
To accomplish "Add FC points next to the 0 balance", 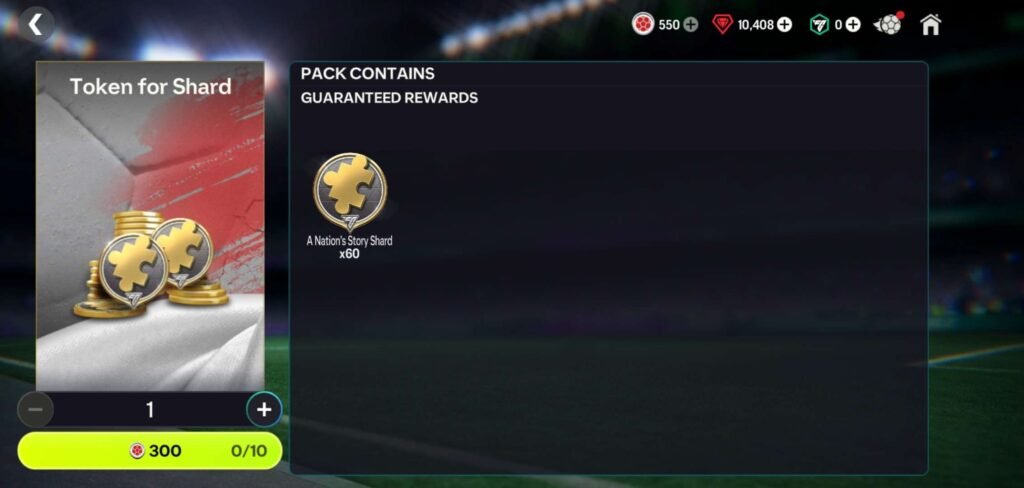I will [x=853, y=25].
